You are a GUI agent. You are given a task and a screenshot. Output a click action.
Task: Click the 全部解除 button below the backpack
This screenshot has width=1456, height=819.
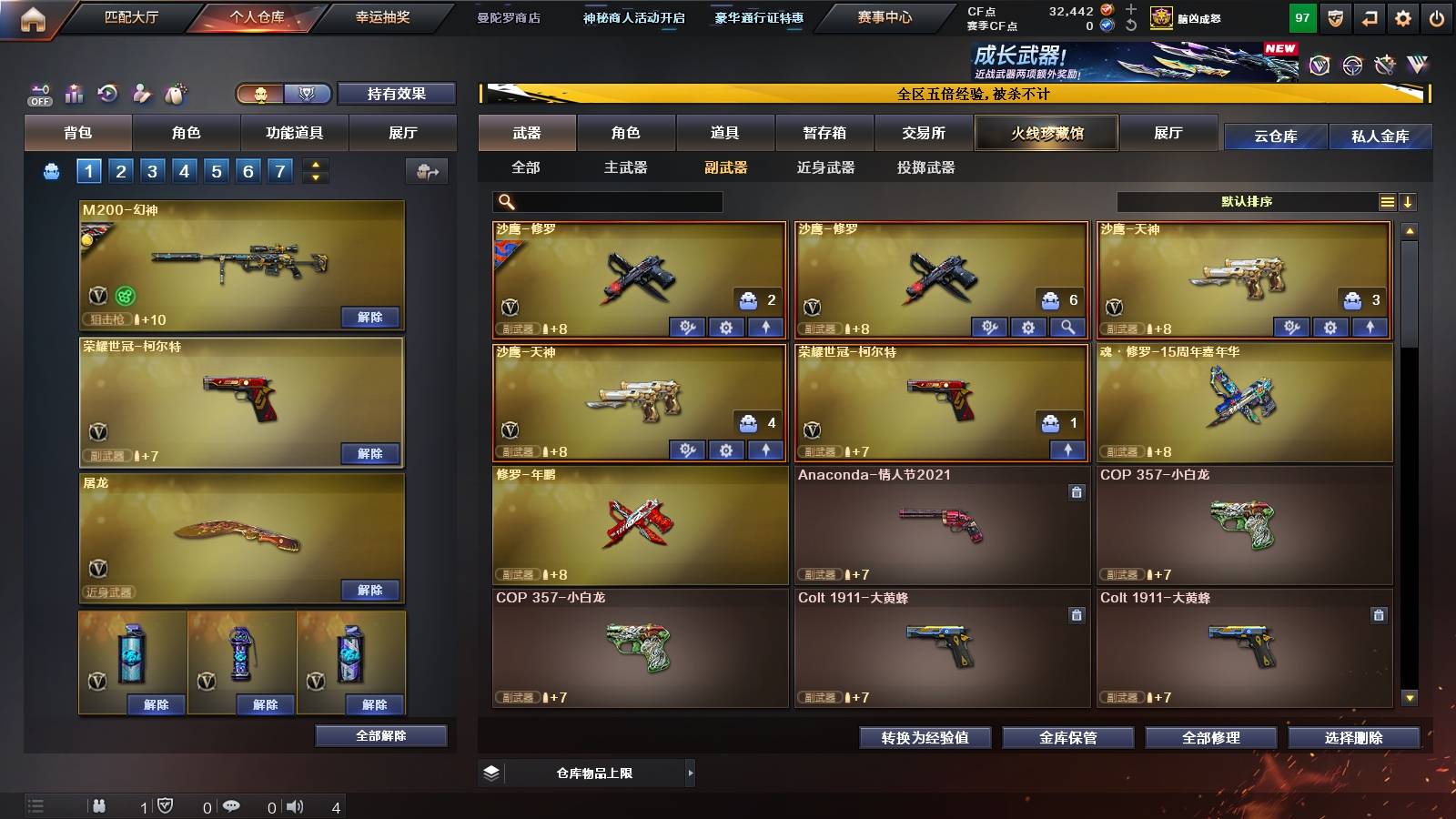click(380, 735)
